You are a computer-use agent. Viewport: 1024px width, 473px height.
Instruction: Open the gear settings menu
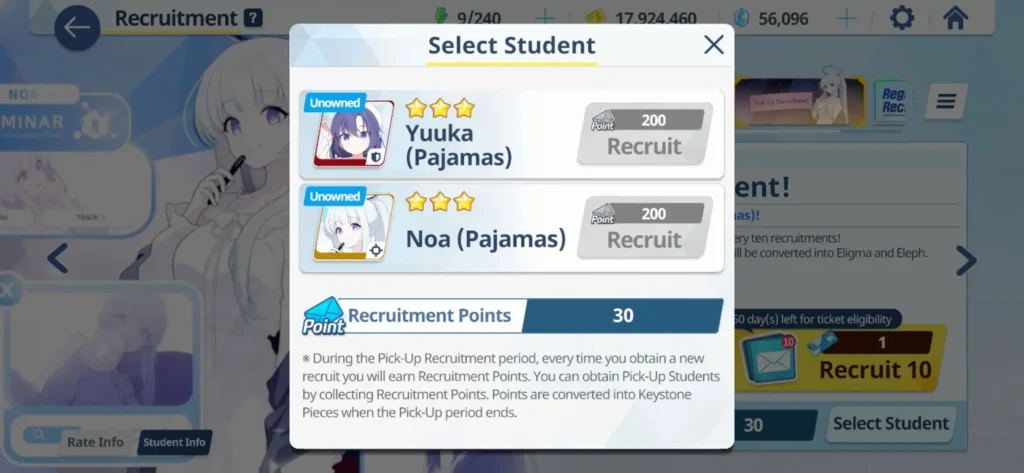[x=902, y=18]
